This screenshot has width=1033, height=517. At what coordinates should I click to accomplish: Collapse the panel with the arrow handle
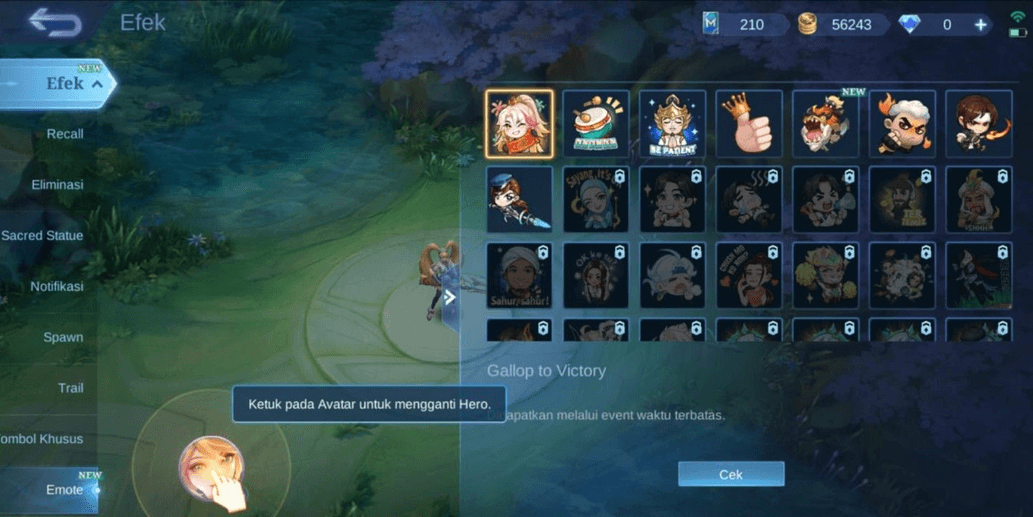pyautogui.click(x=450, y=297)
